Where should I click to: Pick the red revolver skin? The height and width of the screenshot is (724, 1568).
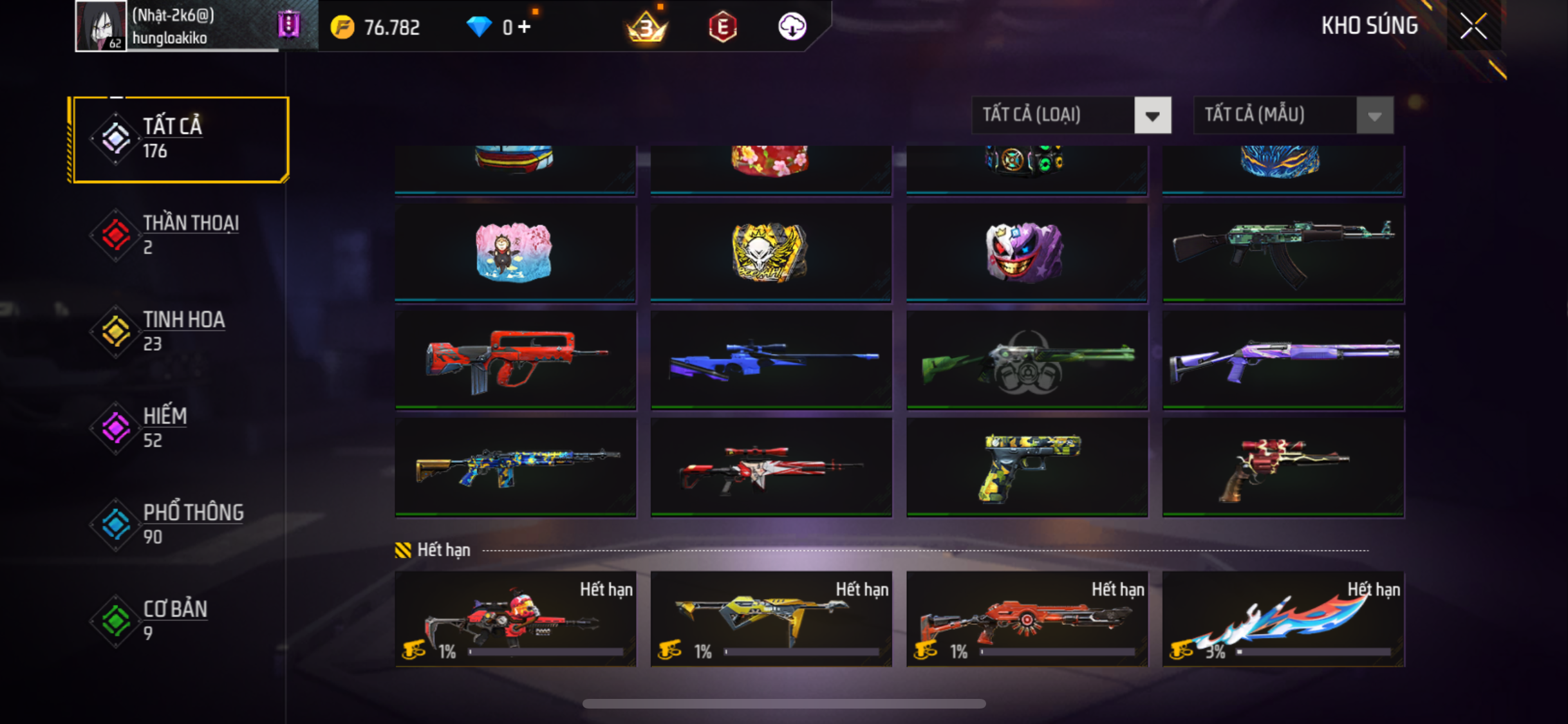pos(1283,467)
